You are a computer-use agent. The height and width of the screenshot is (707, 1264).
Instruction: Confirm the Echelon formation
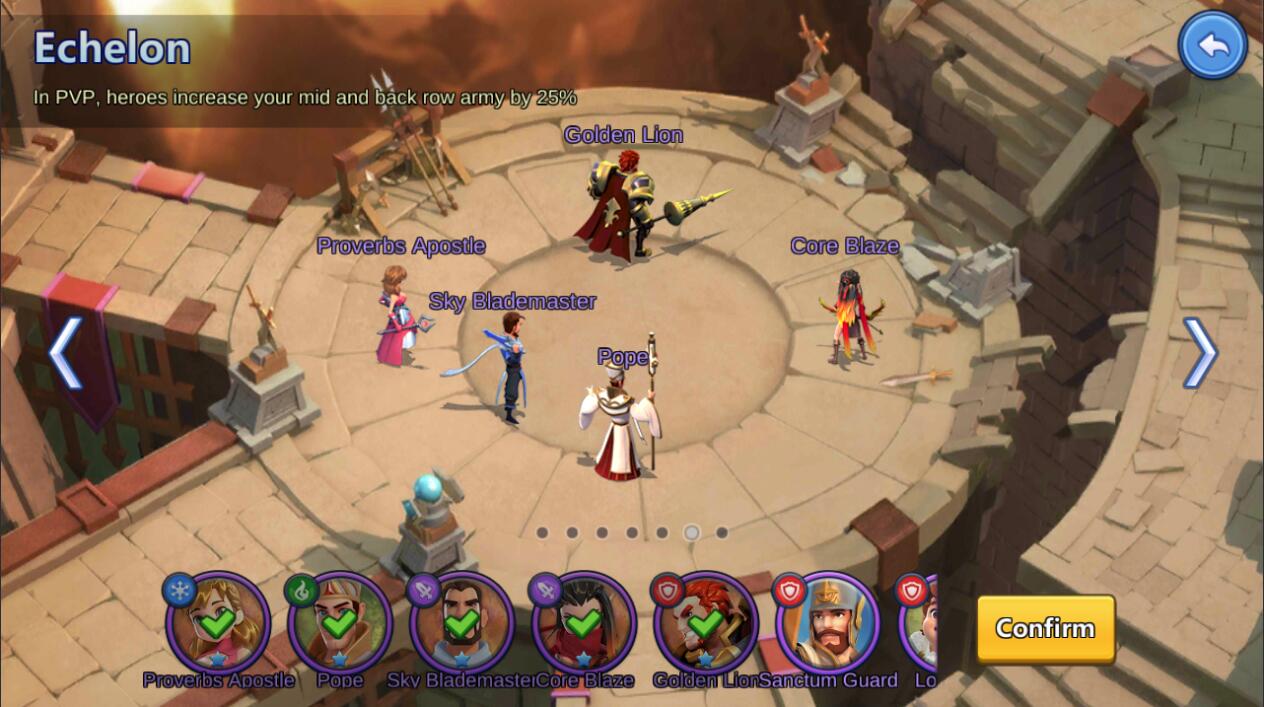tap(1045, 629)
